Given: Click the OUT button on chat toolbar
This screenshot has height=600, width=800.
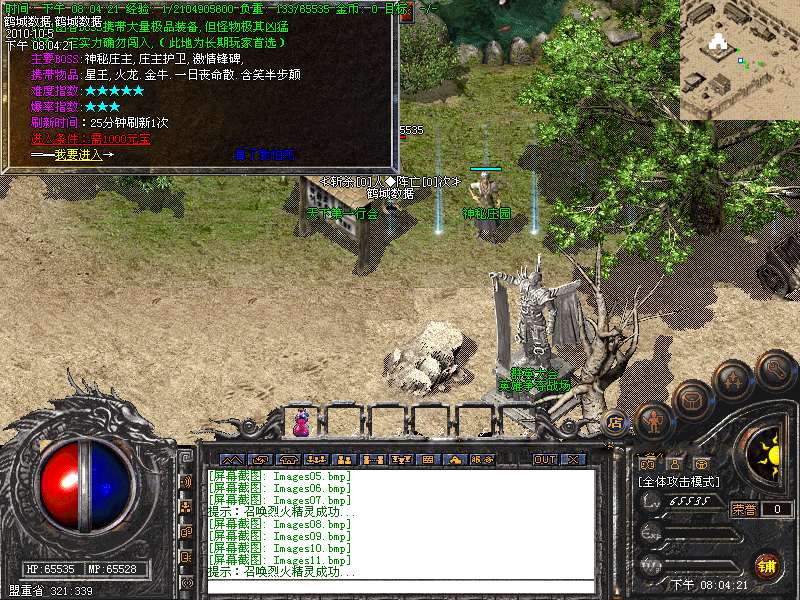Looking at the screenshot, I should pos(545,459).
